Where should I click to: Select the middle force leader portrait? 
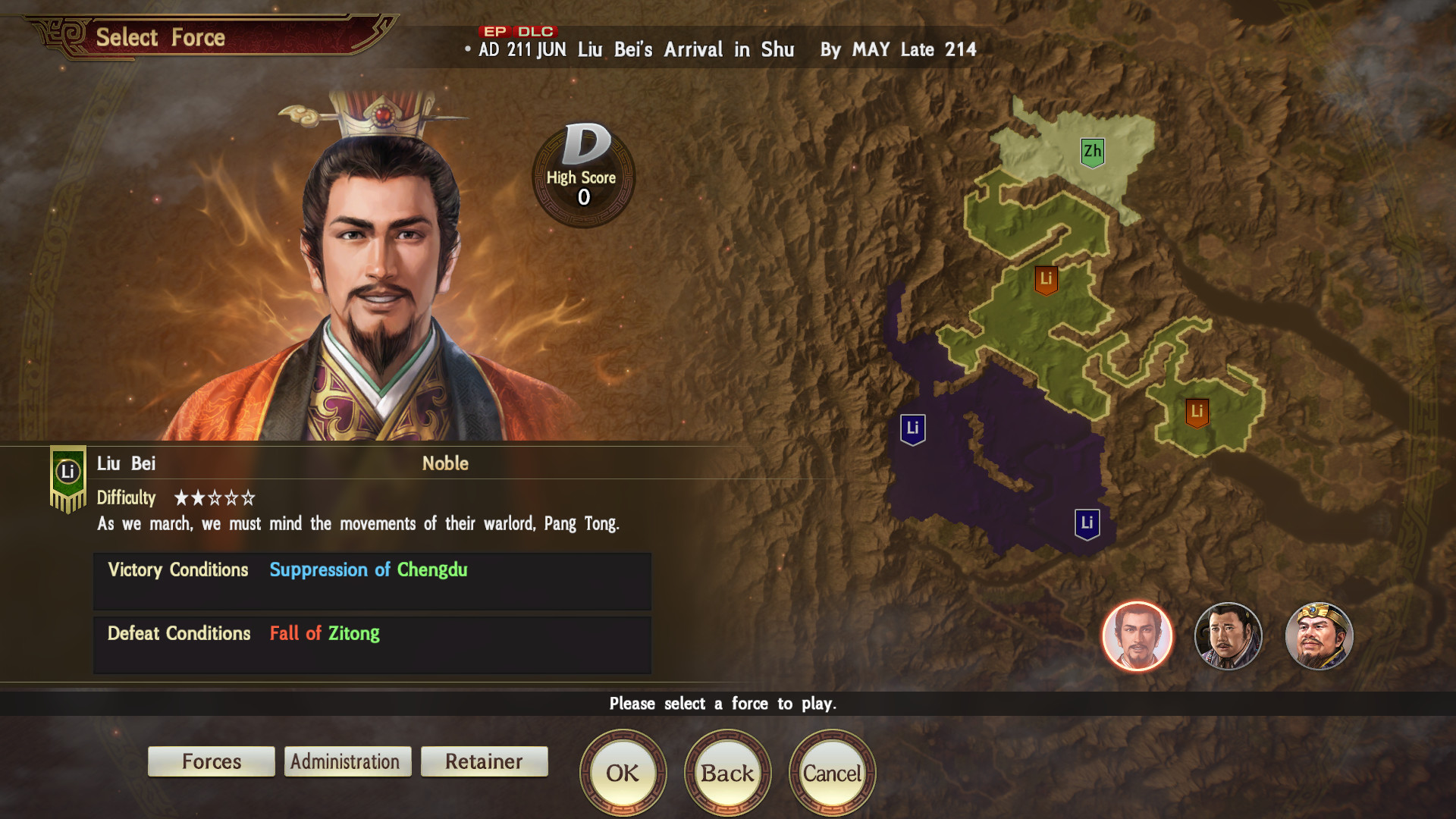tap(1228, 636)
